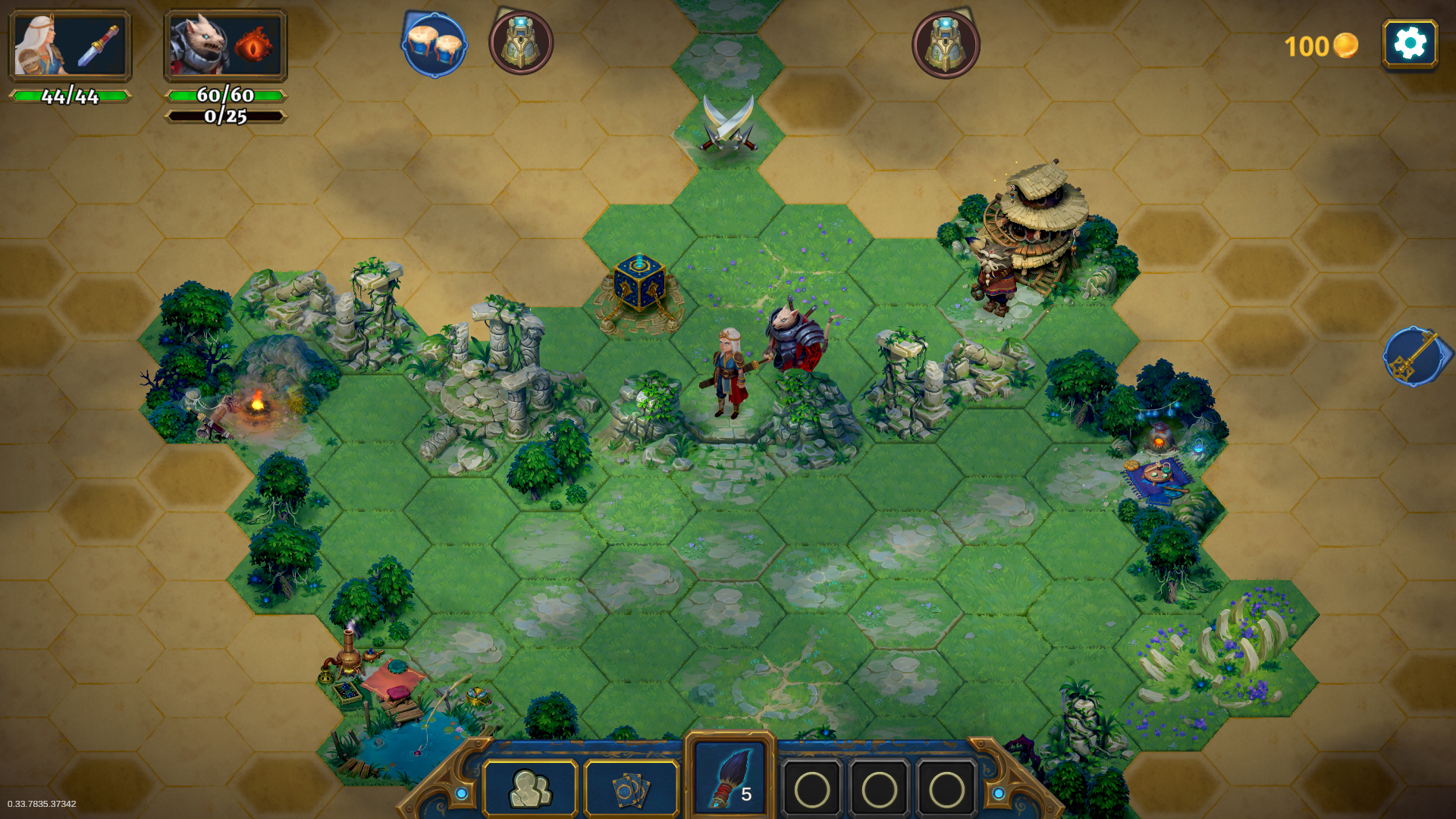Click the bongo drums icon

coord(435,45)
